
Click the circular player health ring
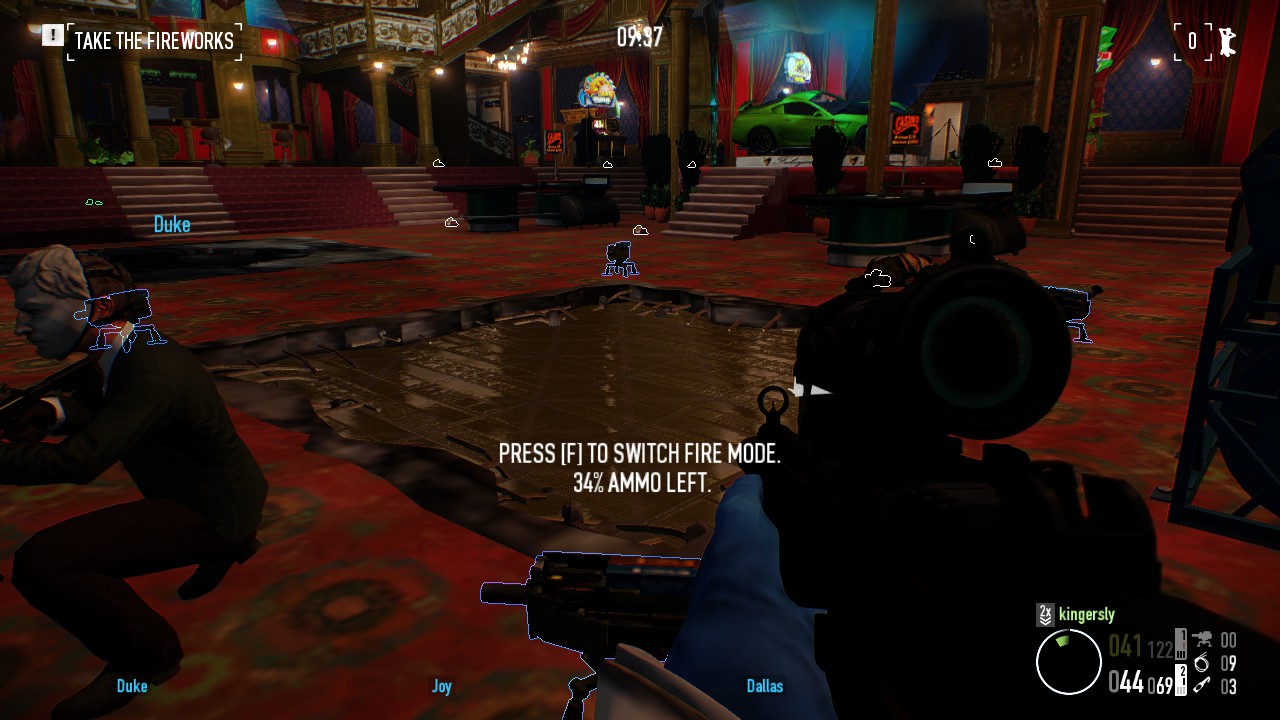point(1068,662)
